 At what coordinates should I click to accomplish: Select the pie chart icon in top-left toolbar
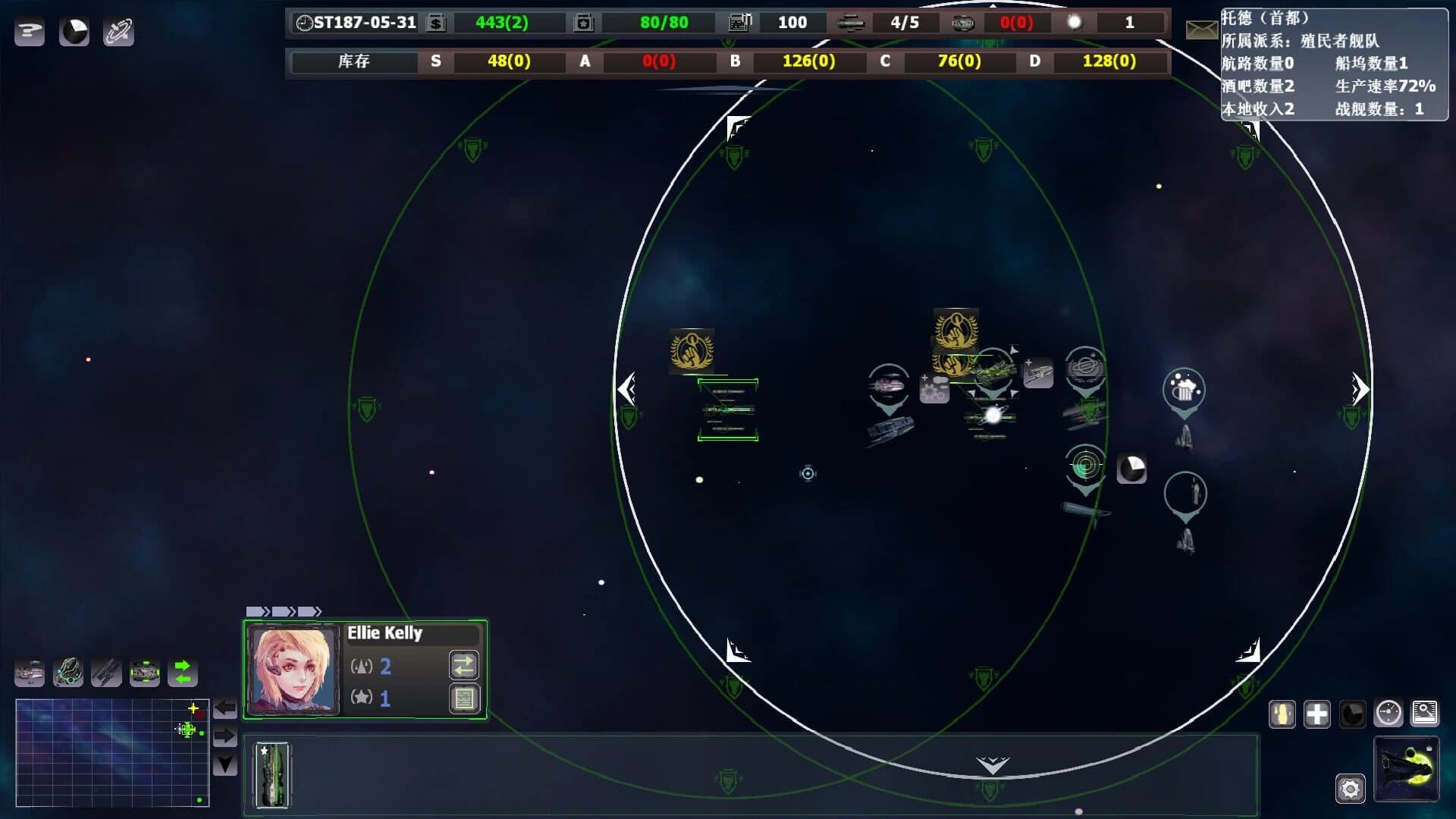74,32
